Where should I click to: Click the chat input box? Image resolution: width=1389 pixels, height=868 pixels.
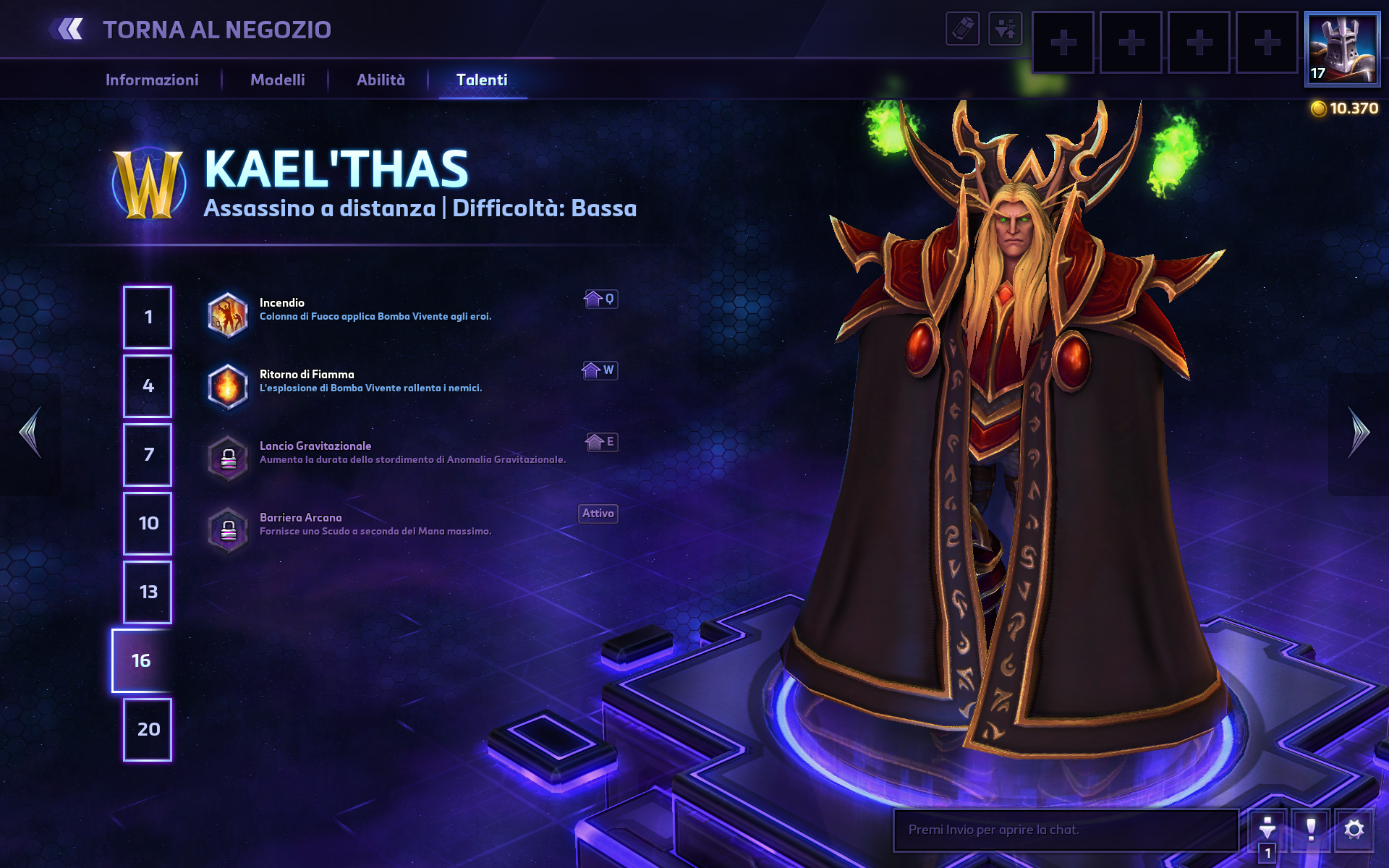coord(1066,830)
